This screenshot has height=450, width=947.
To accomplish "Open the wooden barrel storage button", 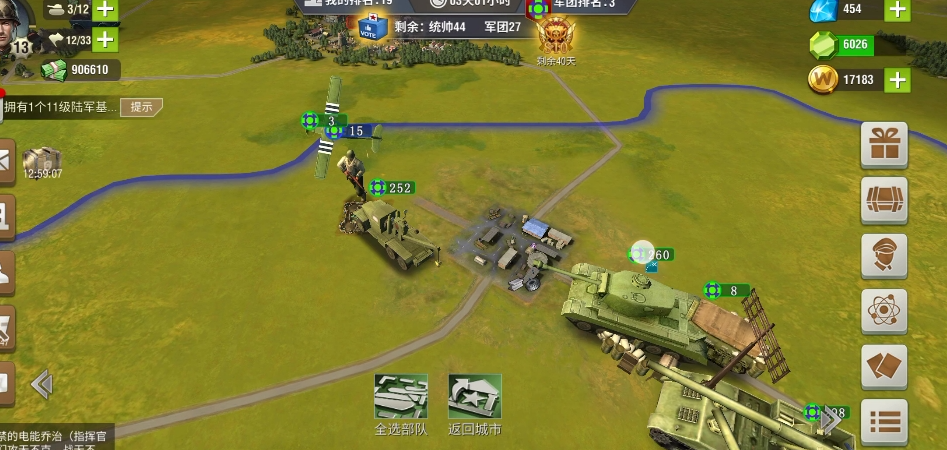I will (884, 201).
